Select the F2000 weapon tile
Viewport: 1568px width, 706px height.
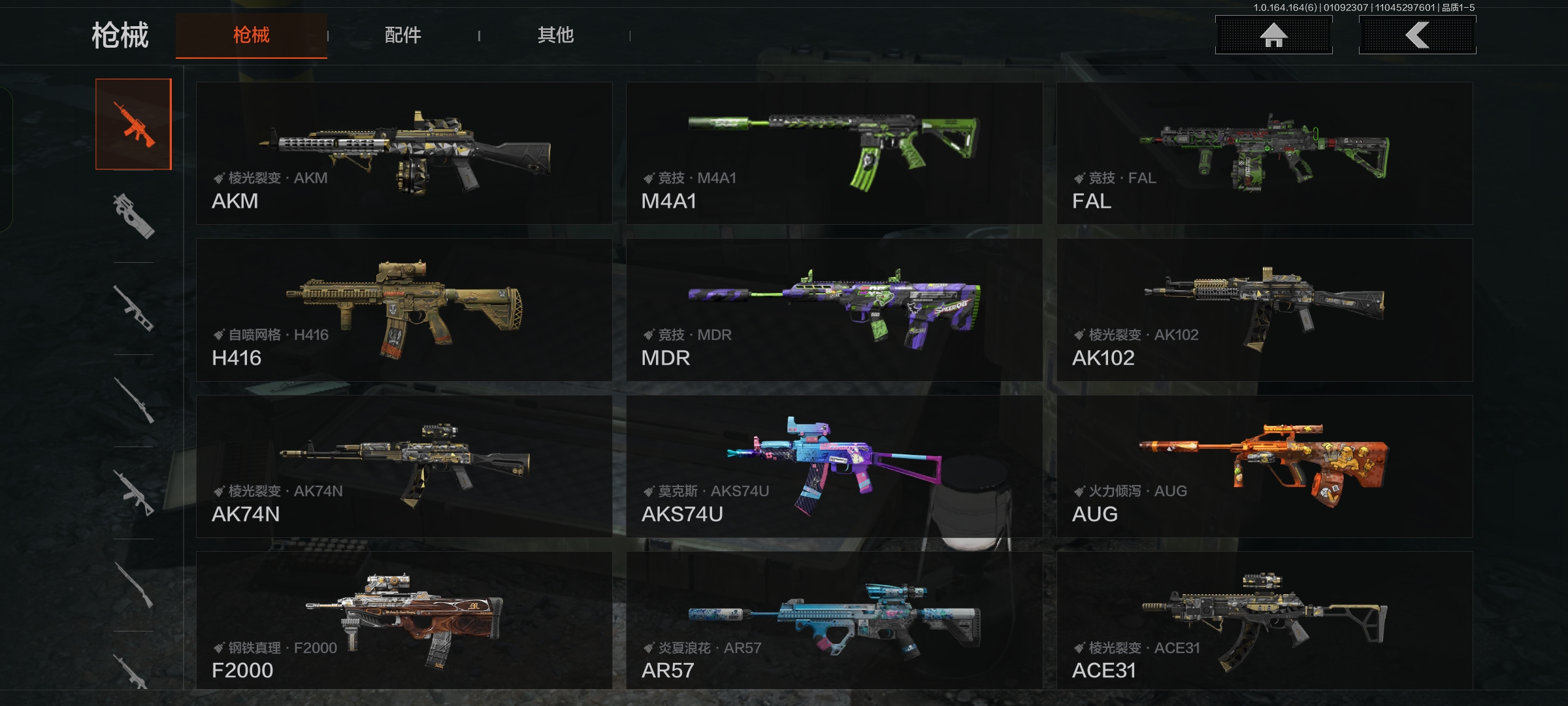(x=404, y=620)
